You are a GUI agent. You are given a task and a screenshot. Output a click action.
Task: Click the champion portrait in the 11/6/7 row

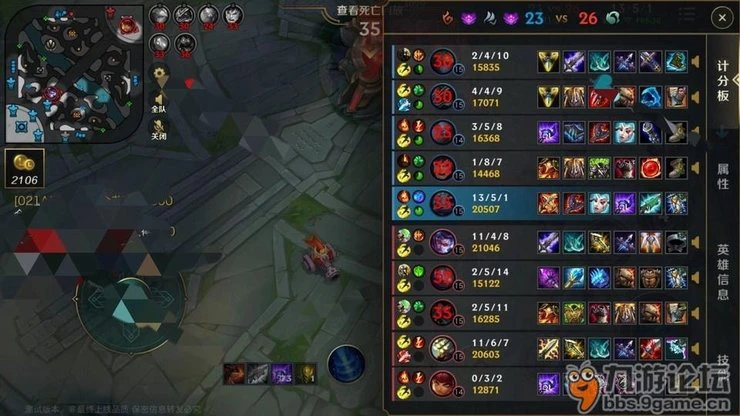pos(444,346)
